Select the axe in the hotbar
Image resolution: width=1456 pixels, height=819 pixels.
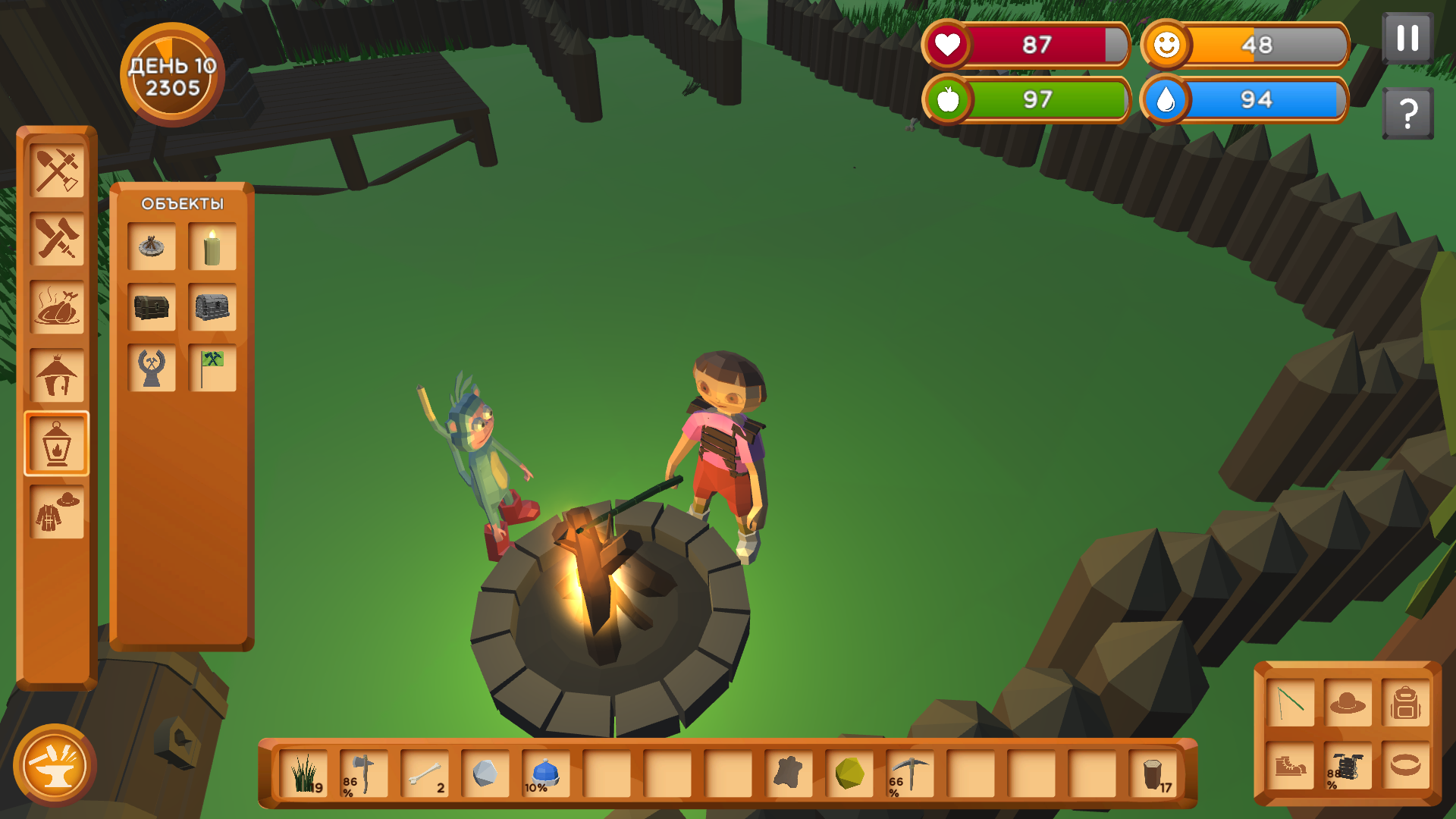[362, 775]
